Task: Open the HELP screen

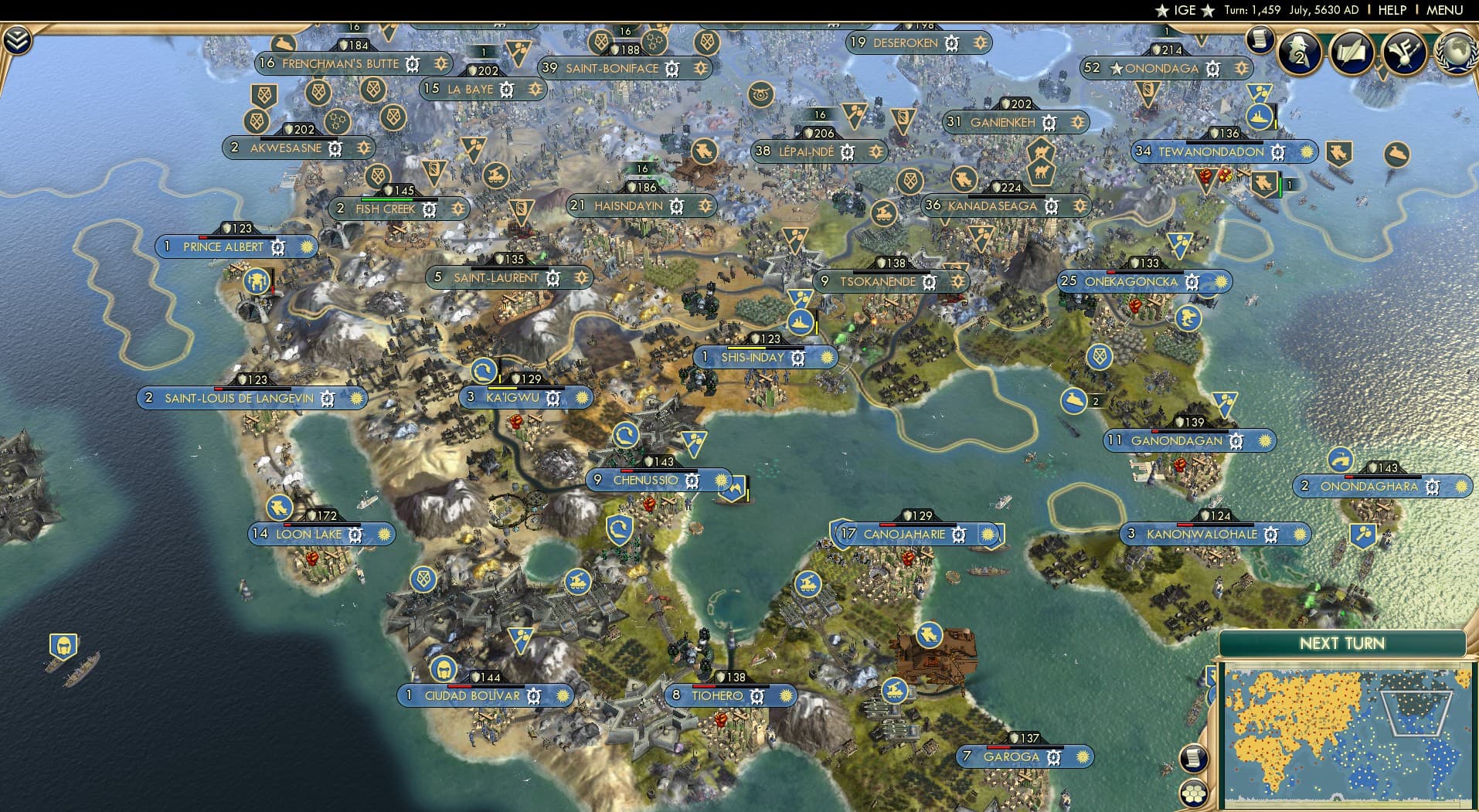Action: coord(1392,10)
